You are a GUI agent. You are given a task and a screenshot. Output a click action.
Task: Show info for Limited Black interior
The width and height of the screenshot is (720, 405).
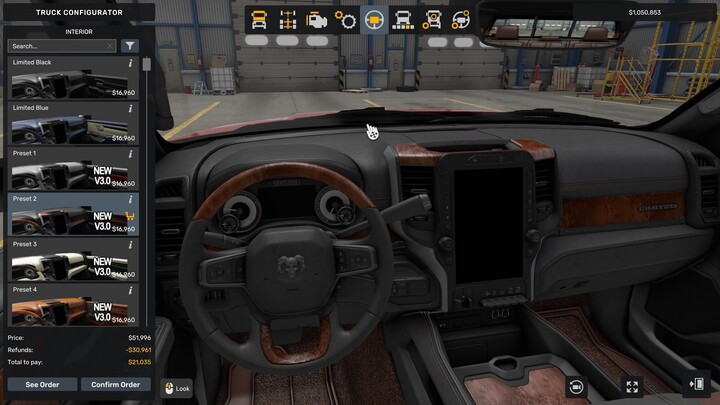click(x=130, y=63)
